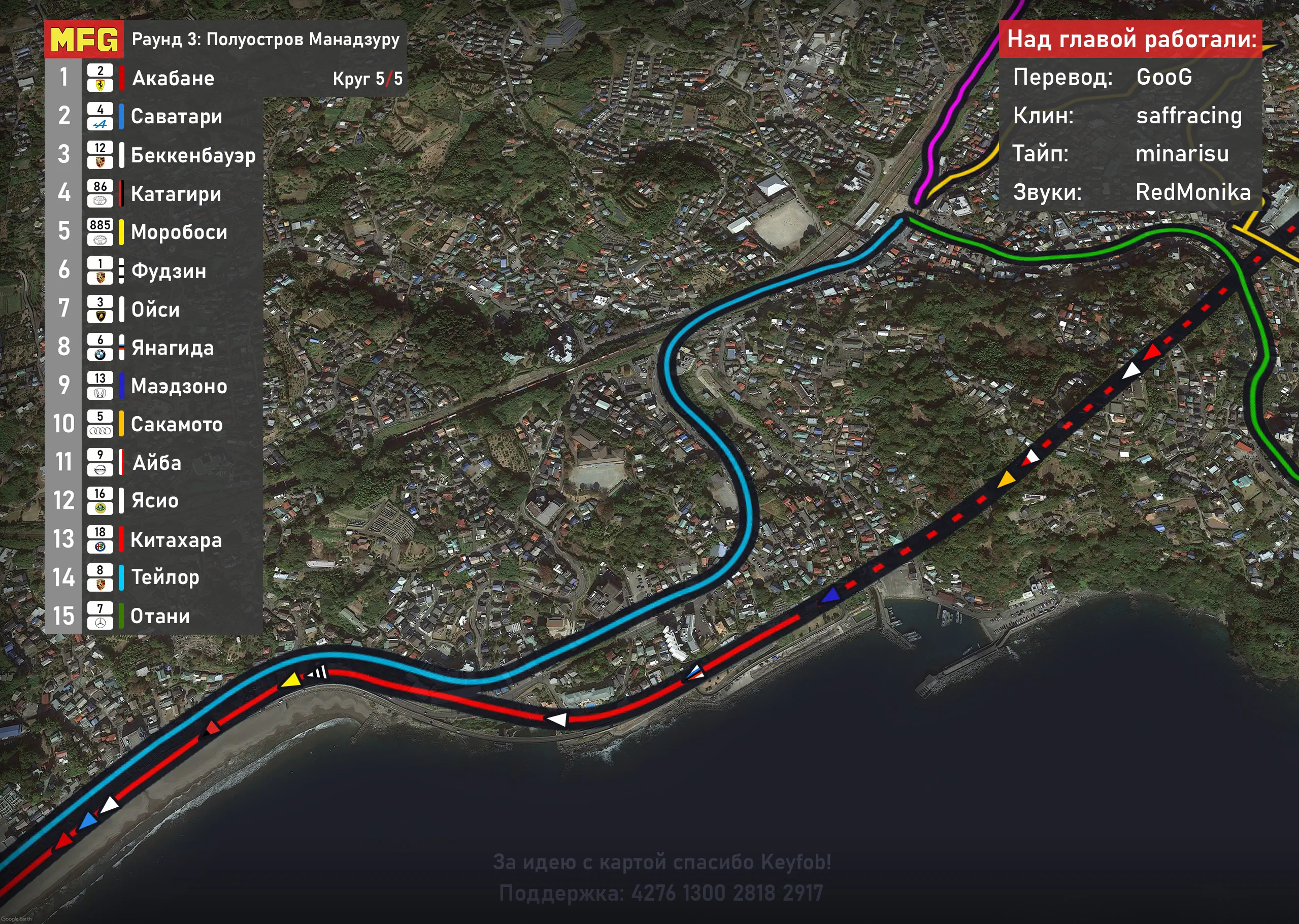
Task: Click the MFG logo
Action: pos(84,39)
